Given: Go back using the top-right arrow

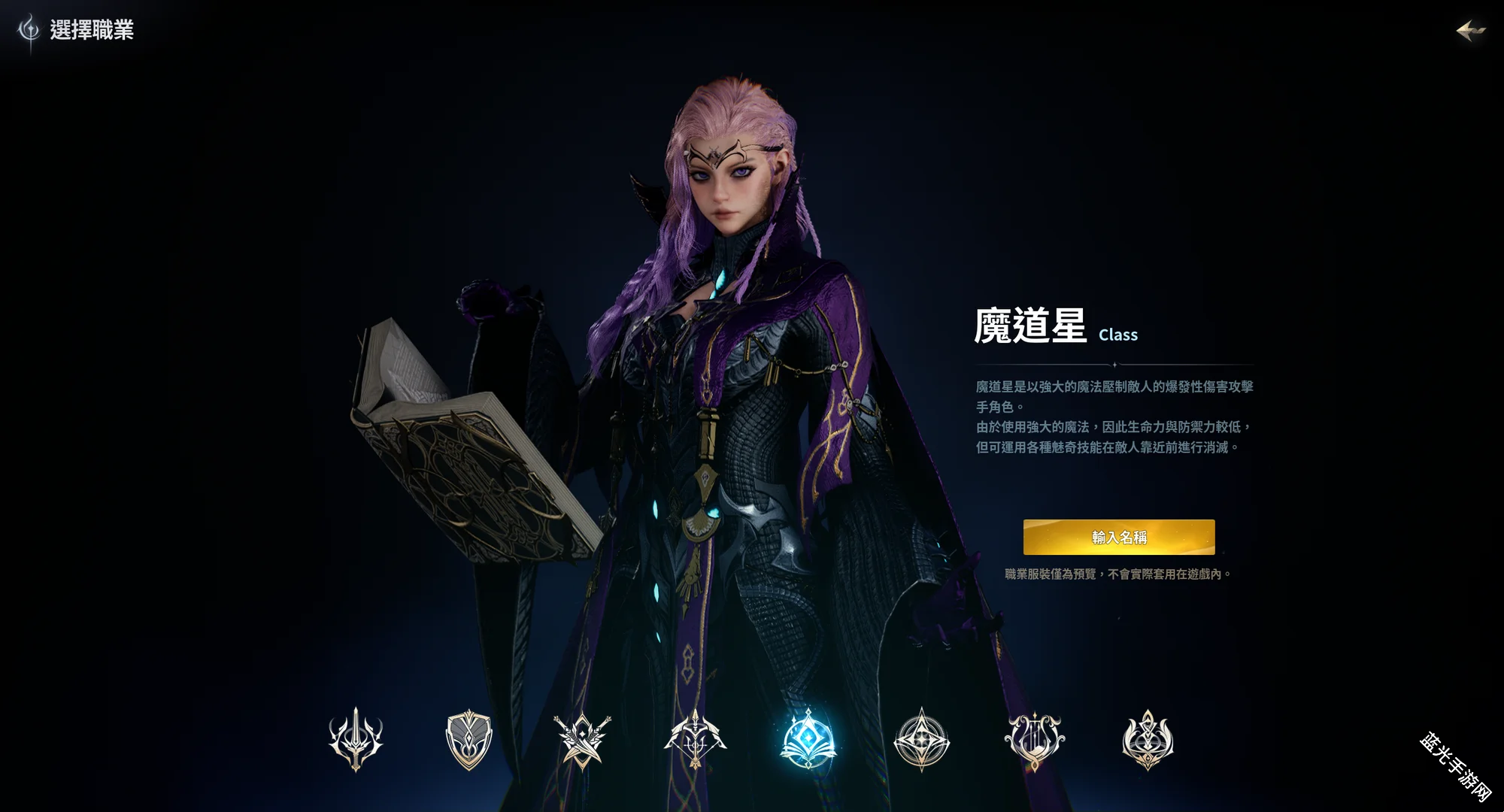Looking at the screenshot, I should point(1470,31).
